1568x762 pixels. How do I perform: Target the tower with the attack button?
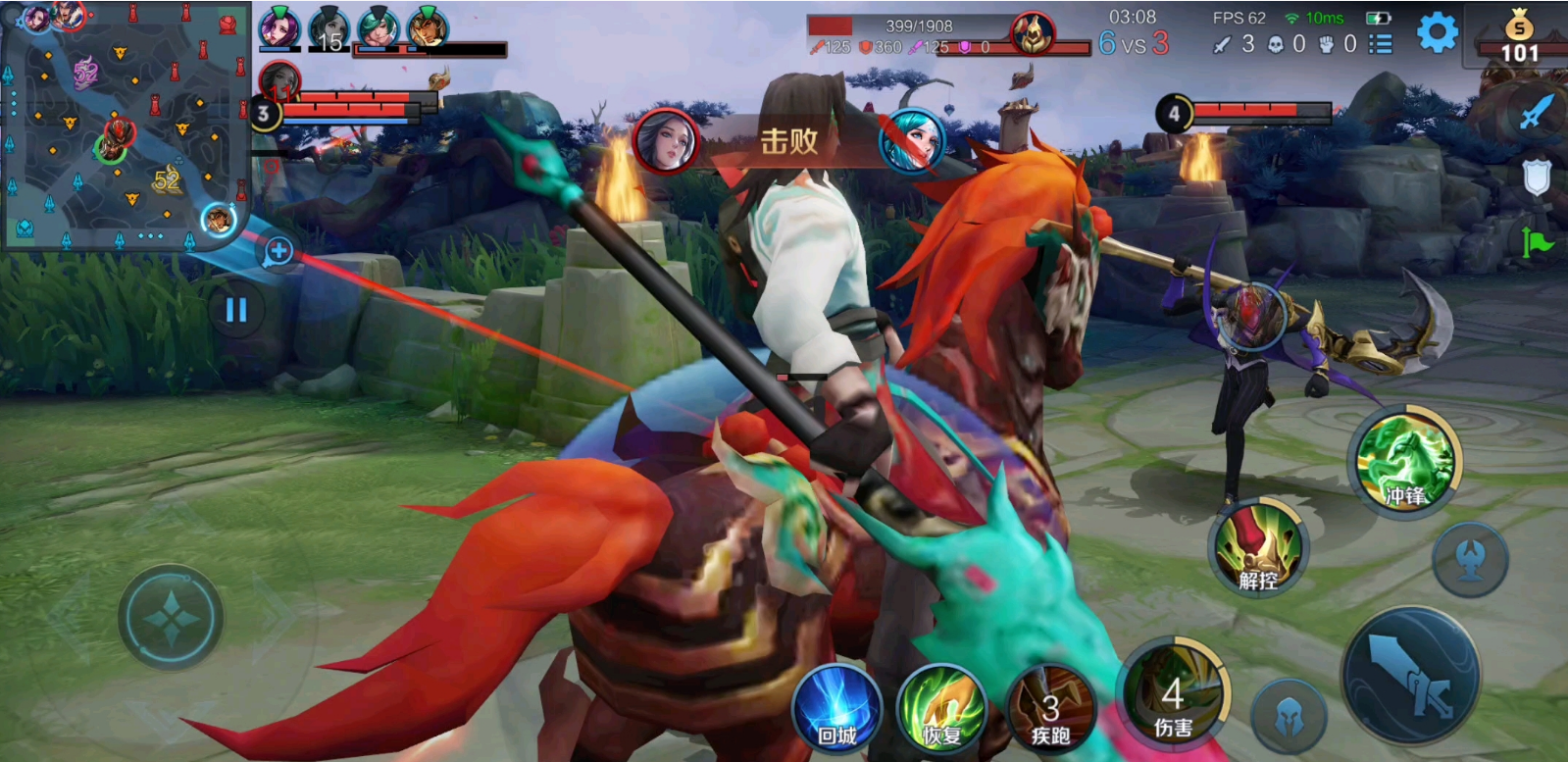pyautogui.click(x=1469, y=560)
